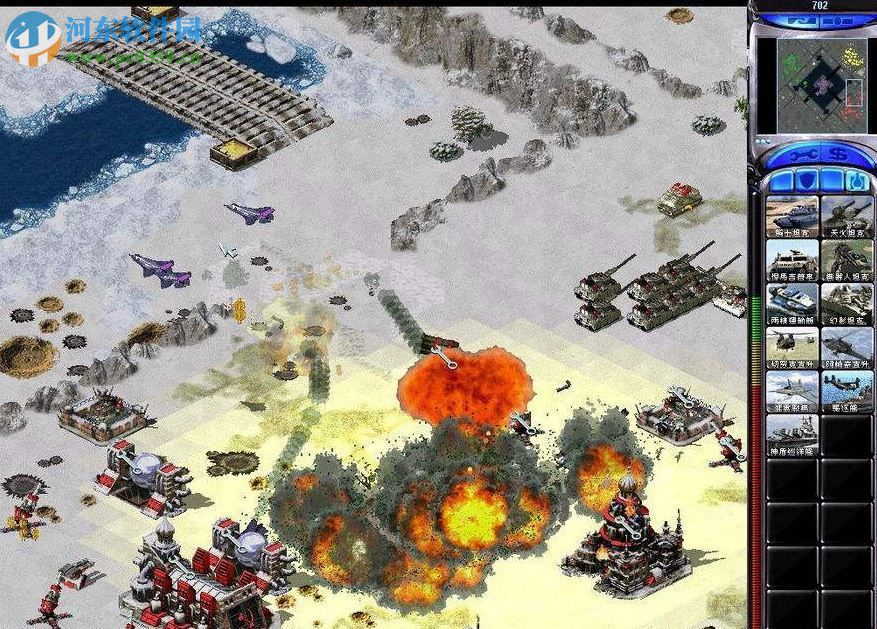Screen dimensions: 877x629
Task: Activate the dollar-sign sell button
Action: [x=837, y=153]
